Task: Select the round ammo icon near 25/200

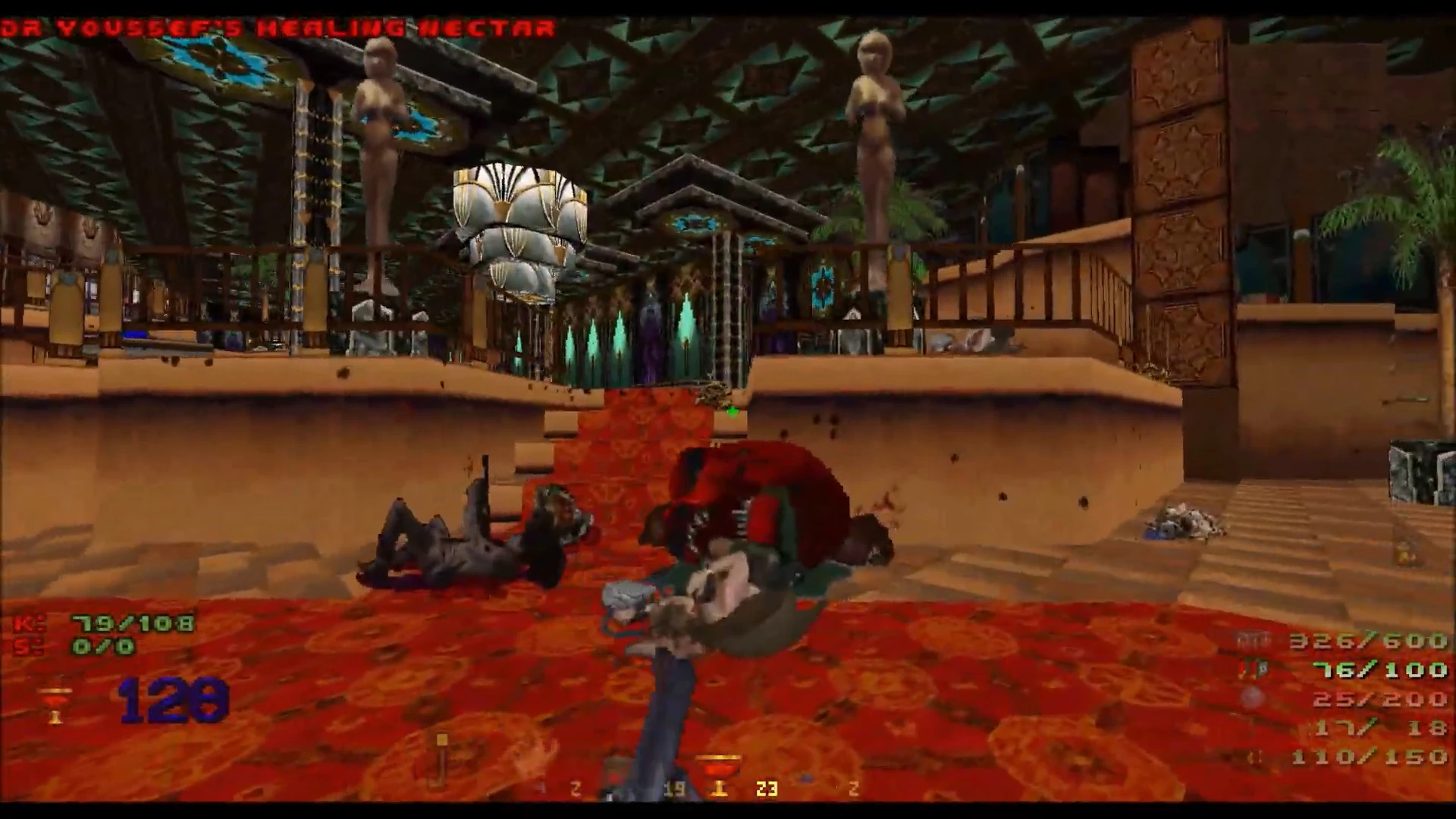Action: (1253, 698)
